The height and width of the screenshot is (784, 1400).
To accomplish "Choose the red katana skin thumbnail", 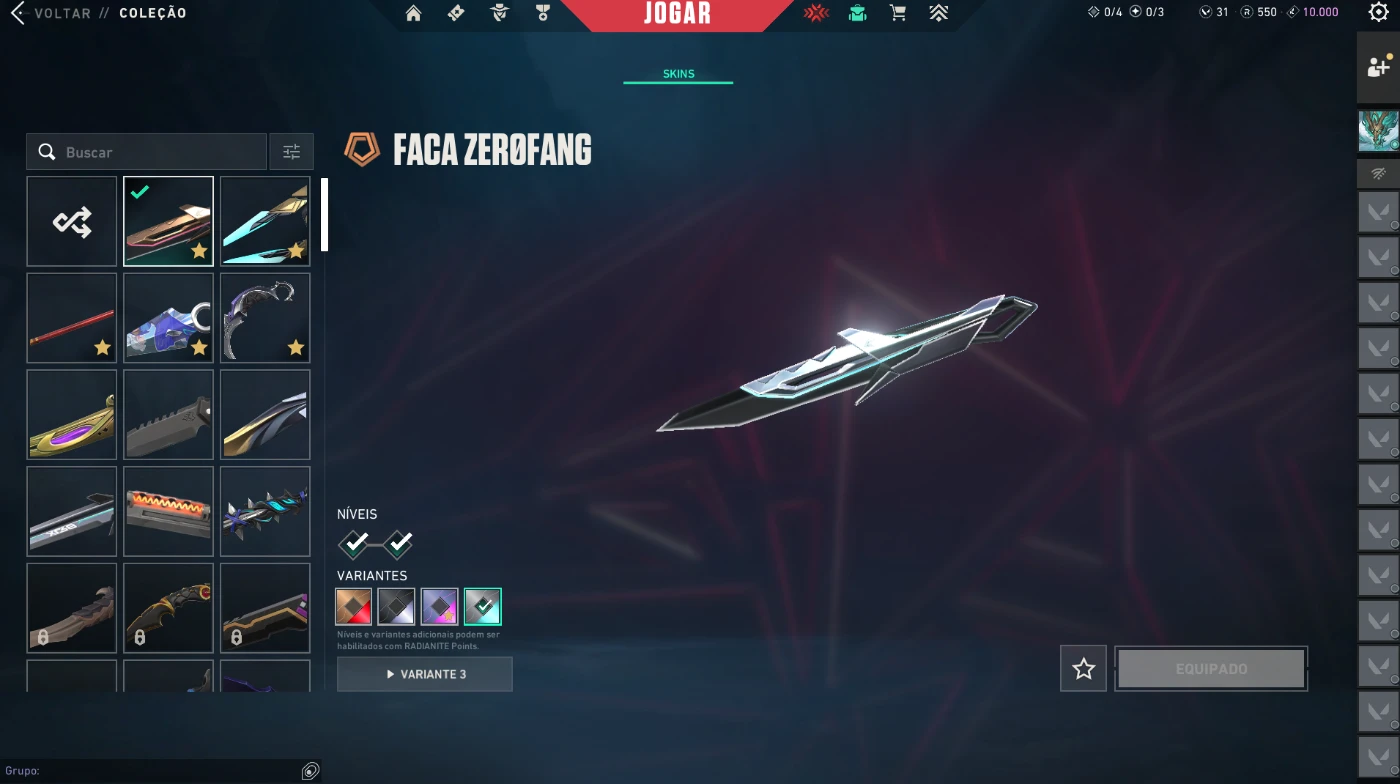I will click(72, 318).
